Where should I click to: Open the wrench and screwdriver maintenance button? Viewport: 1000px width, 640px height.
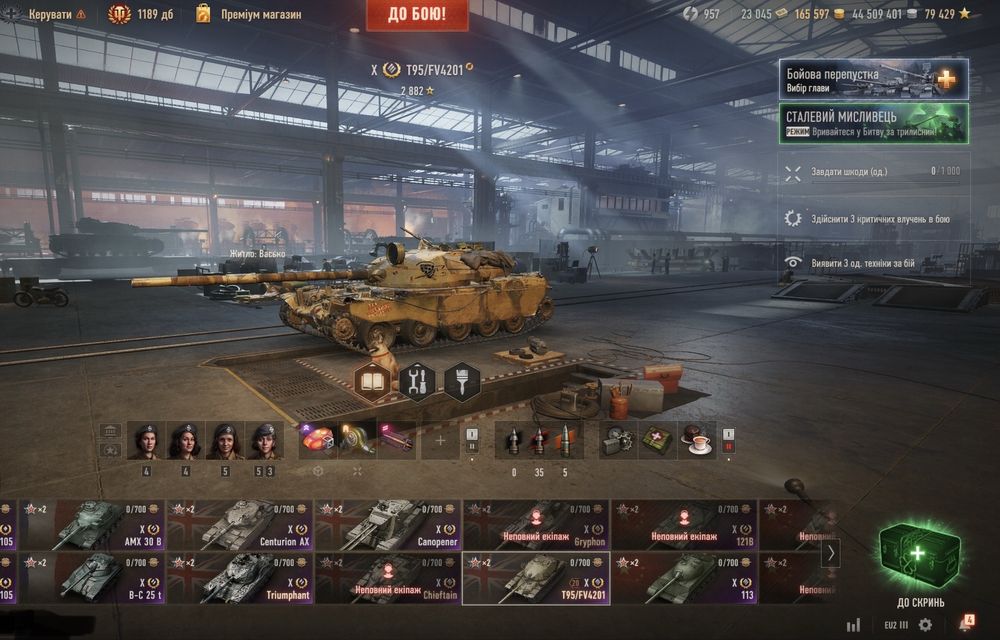coord(418,381)
